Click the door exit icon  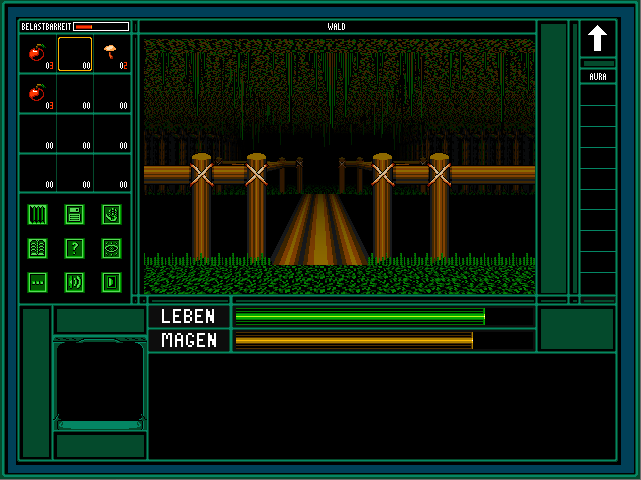(x=111, y=282)
